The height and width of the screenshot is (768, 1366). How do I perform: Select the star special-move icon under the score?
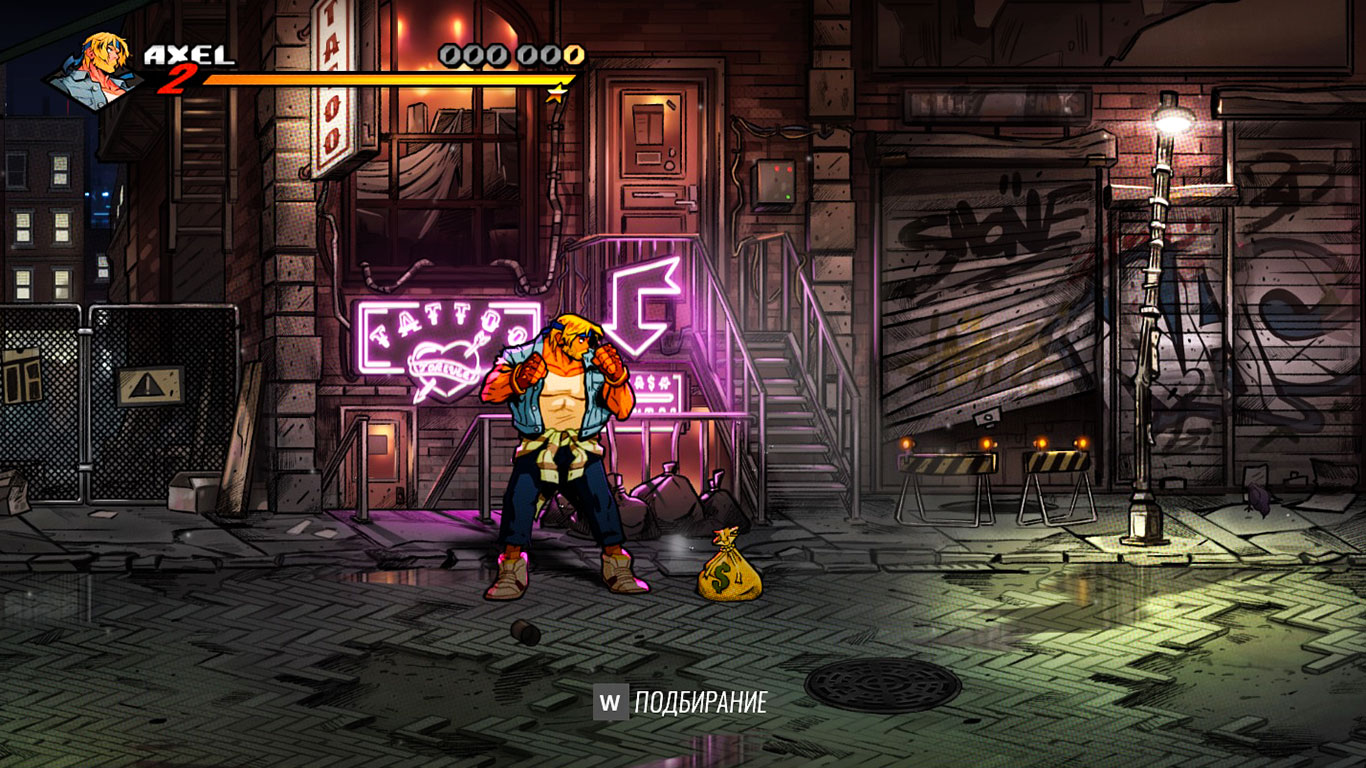554,93
